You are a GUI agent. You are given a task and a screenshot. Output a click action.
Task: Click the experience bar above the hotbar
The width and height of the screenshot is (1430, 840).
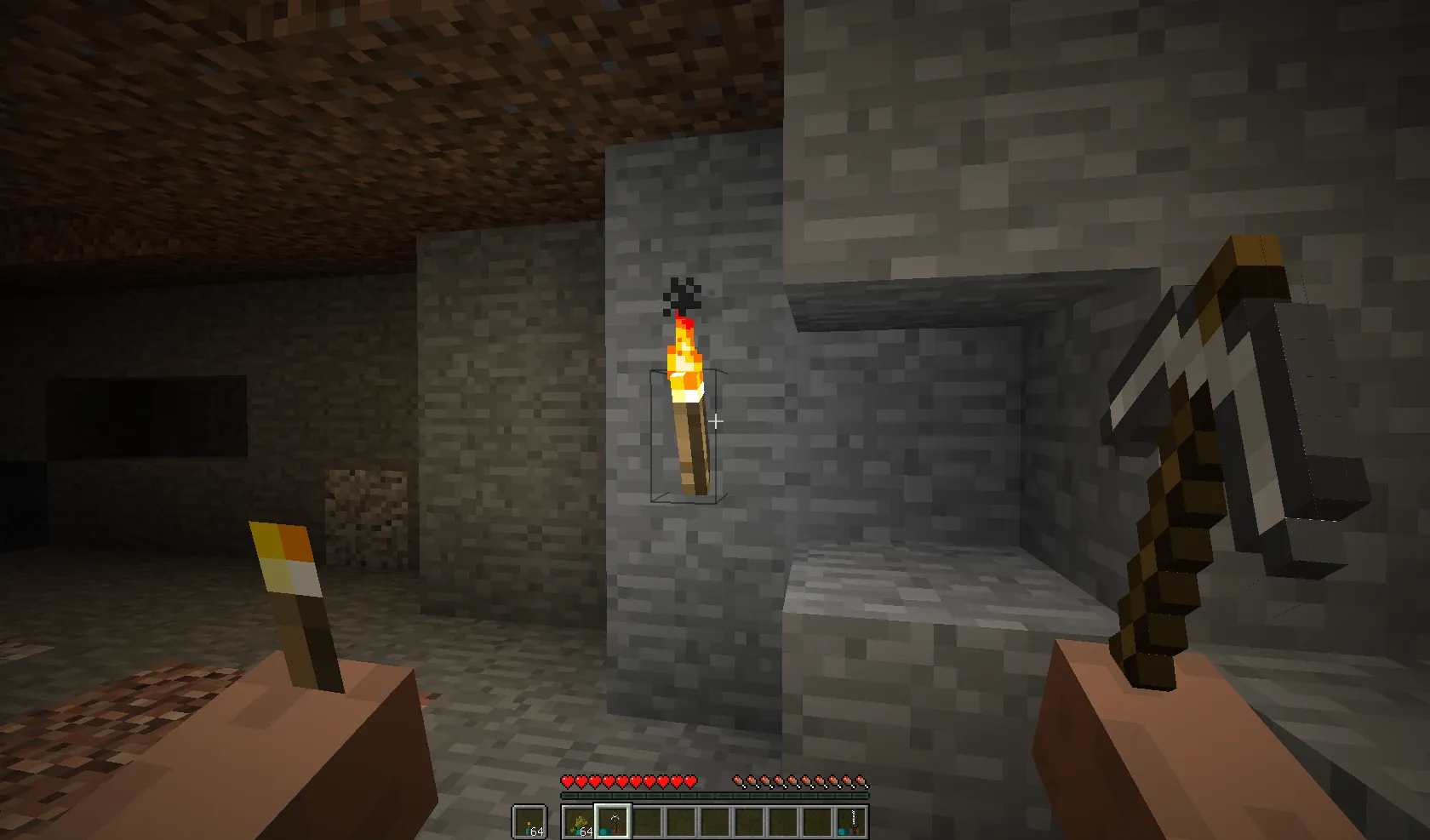(x=715, y=796)
